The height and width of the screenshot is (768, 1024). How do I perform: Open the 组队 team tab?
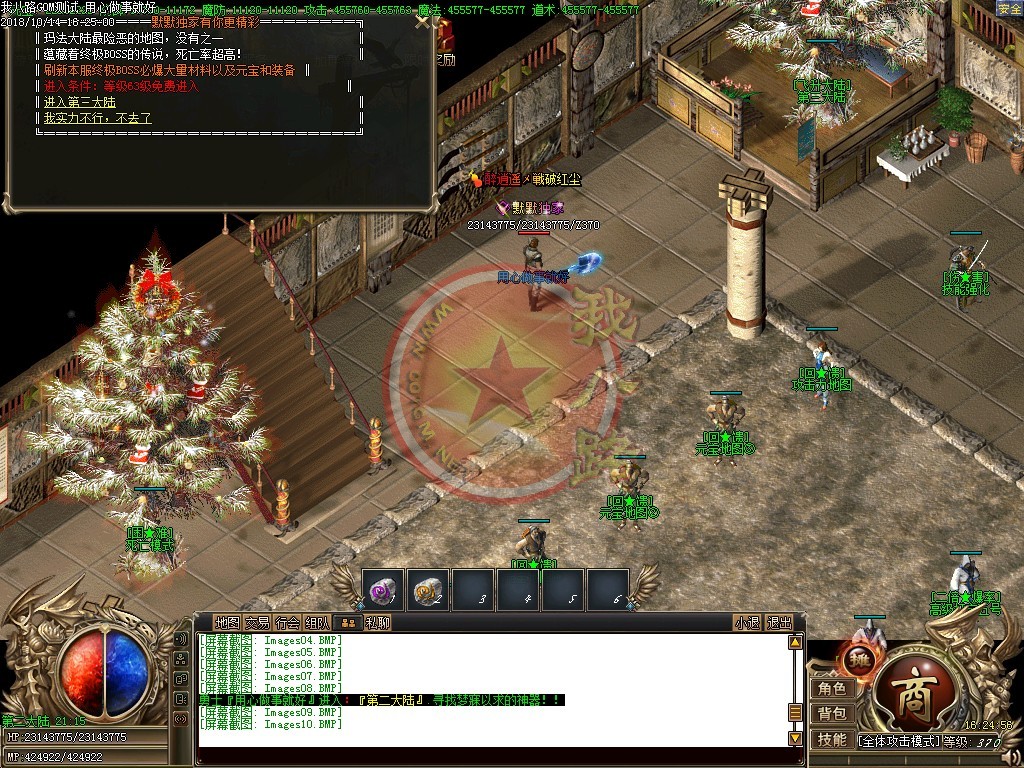pos(317,622)
